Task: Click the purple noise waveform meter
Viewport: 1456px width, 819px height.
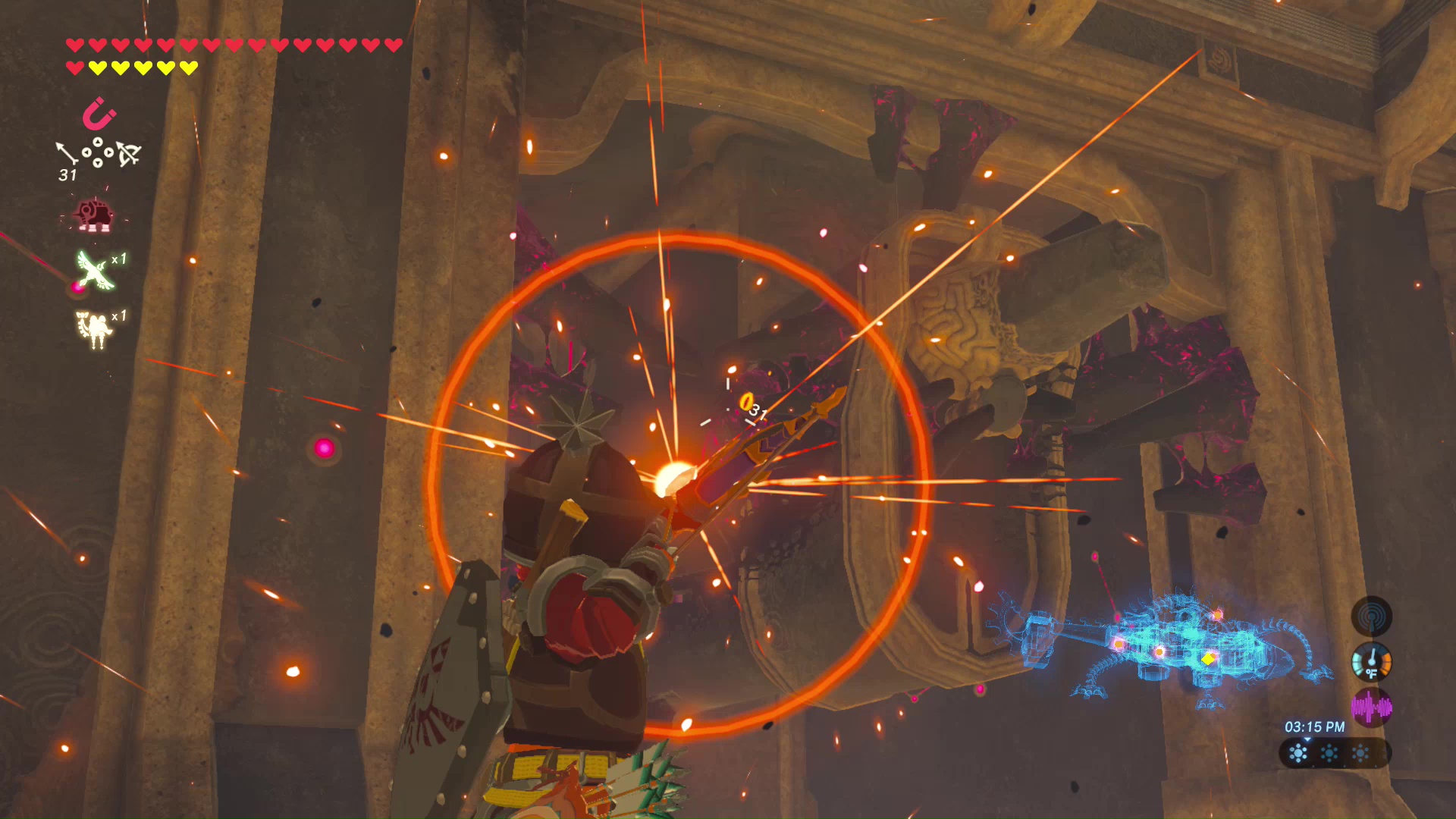Action: [x=1371, y=708]
